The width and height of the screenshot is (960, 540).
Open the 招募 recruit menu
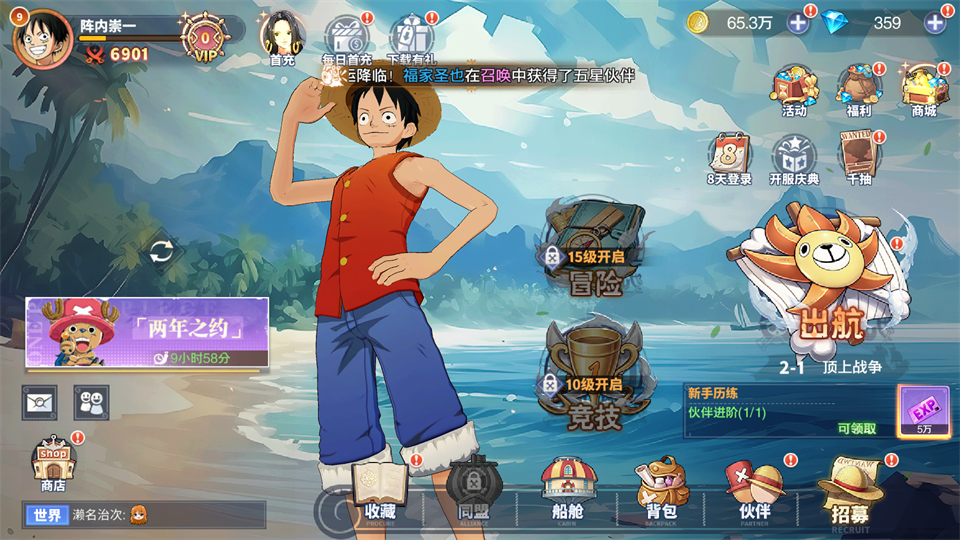[x=849, y=489]
